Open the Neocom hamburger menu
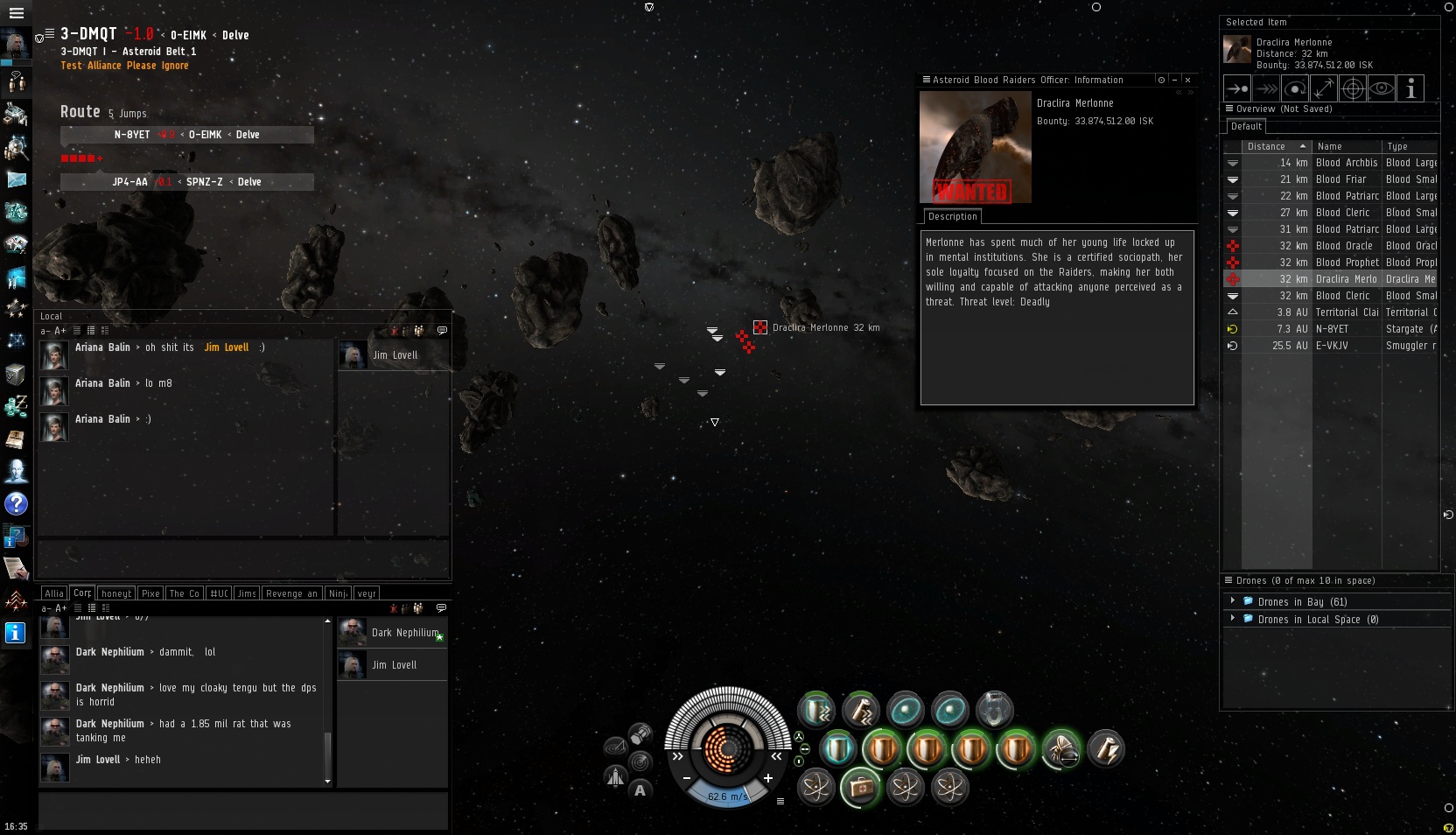The image size is (1456, 835). [16, 13]
